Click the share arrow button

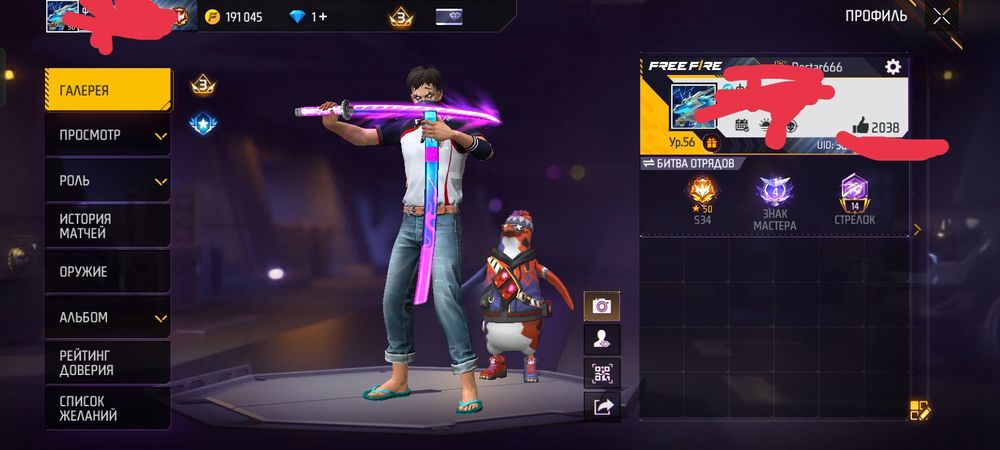point(602,407)
